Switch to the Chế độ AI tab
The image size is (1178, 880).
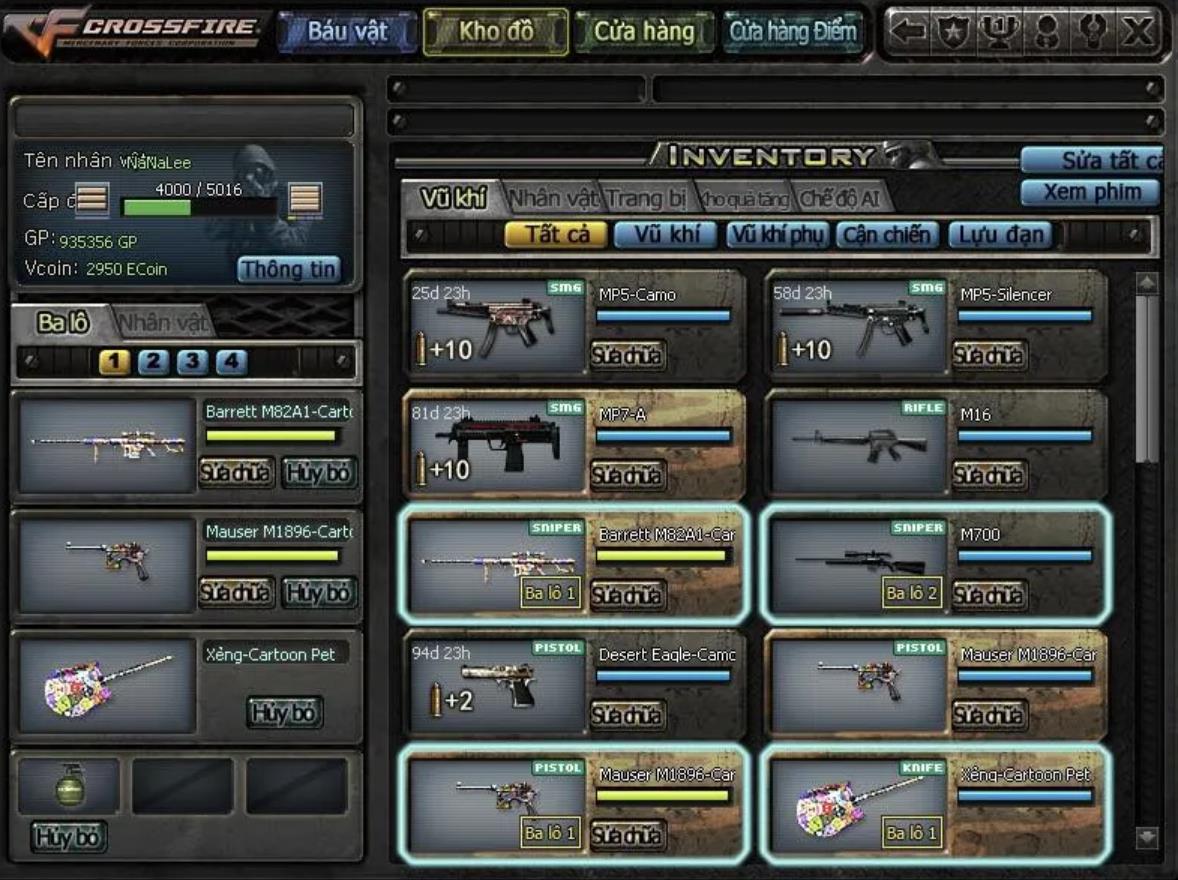[x=838, y=198]
